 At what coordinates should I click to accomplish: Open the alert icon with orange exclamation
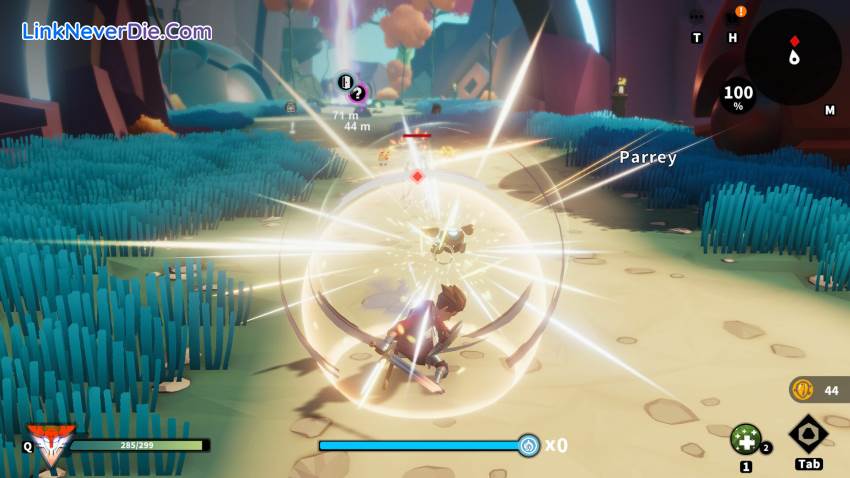pos(740,13)
